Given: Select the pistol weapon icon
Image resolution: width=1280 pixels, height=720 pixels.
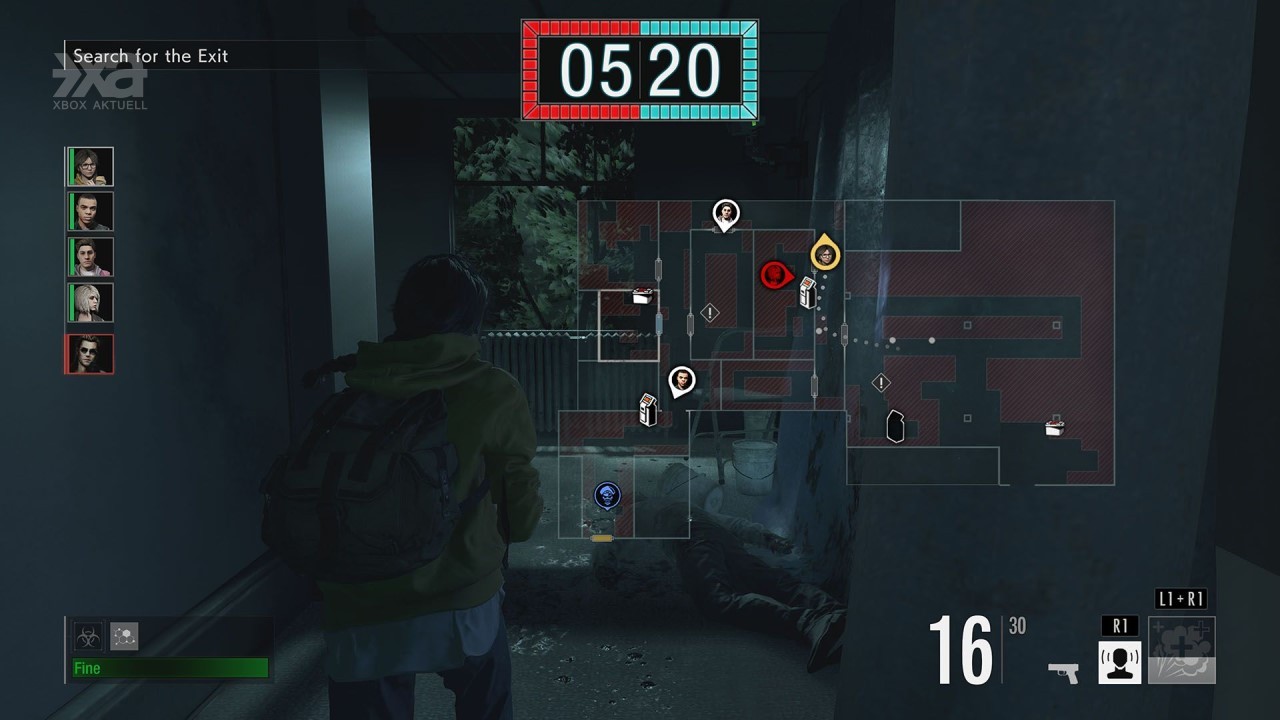Looking at the screenshot, I should (x=1063, y=671).
